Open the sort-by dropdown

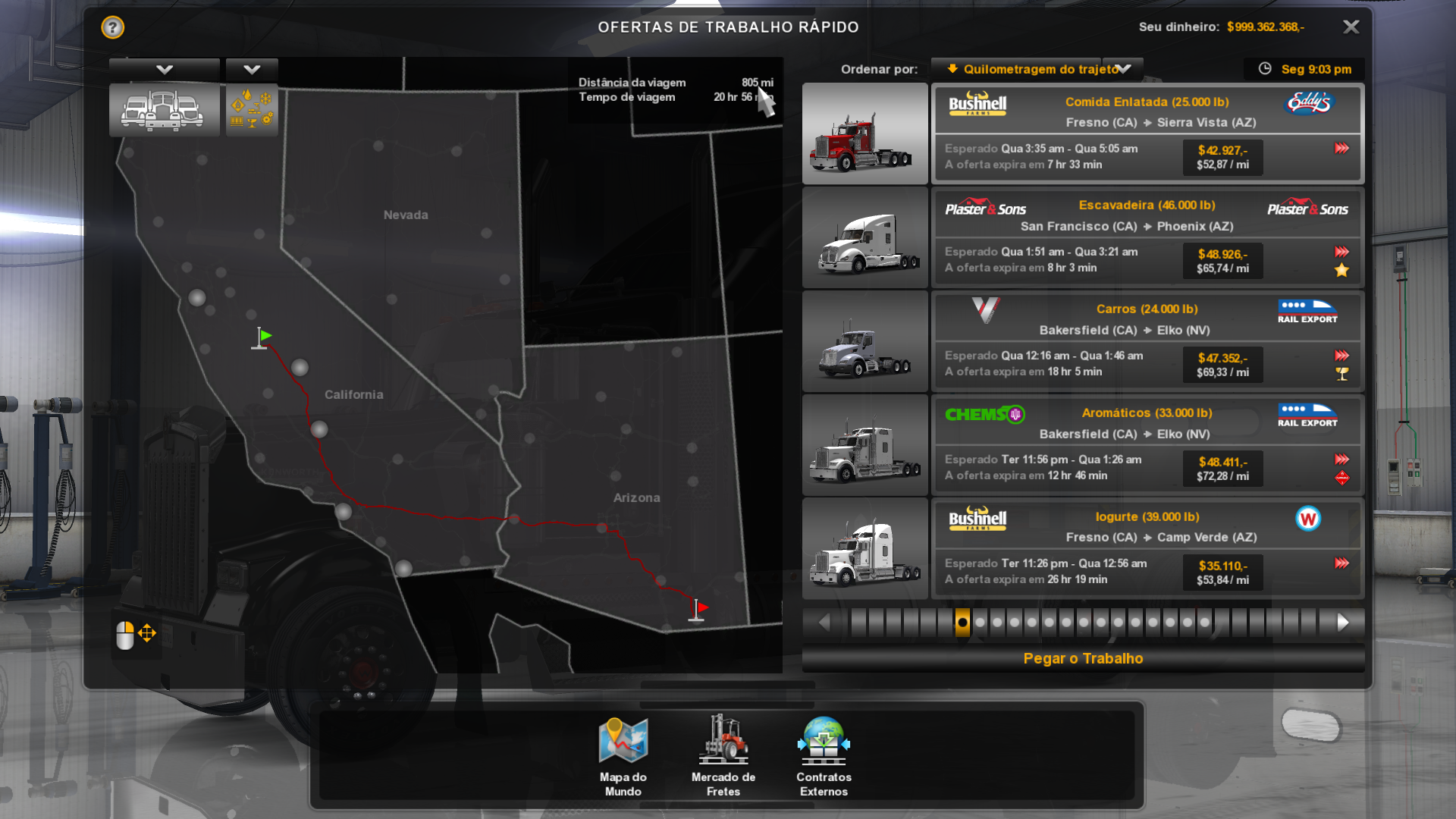pyautogui.click(x=1037, y=69)
